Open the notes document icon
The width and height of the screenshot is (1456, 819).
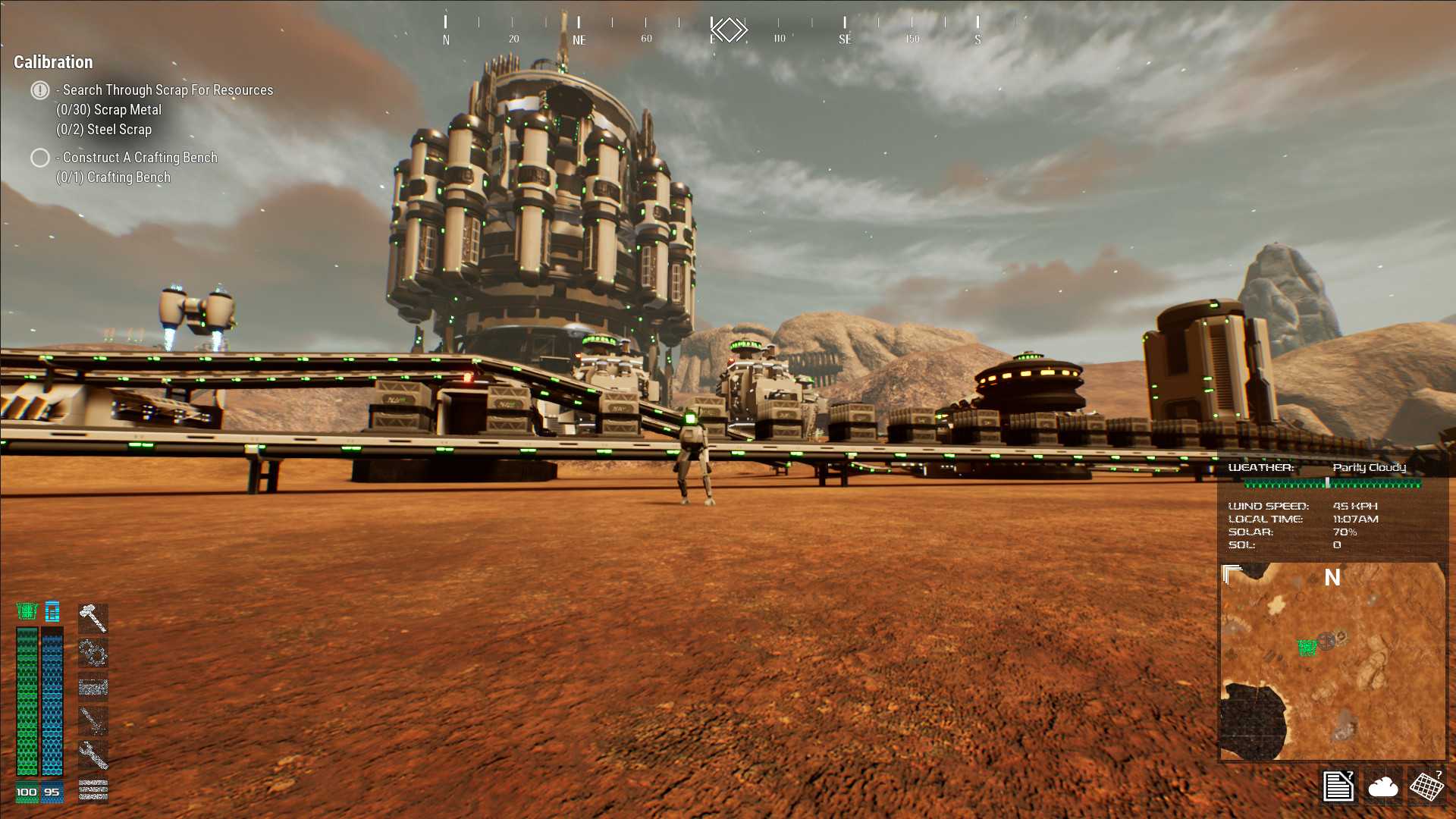coord(1338,786)
